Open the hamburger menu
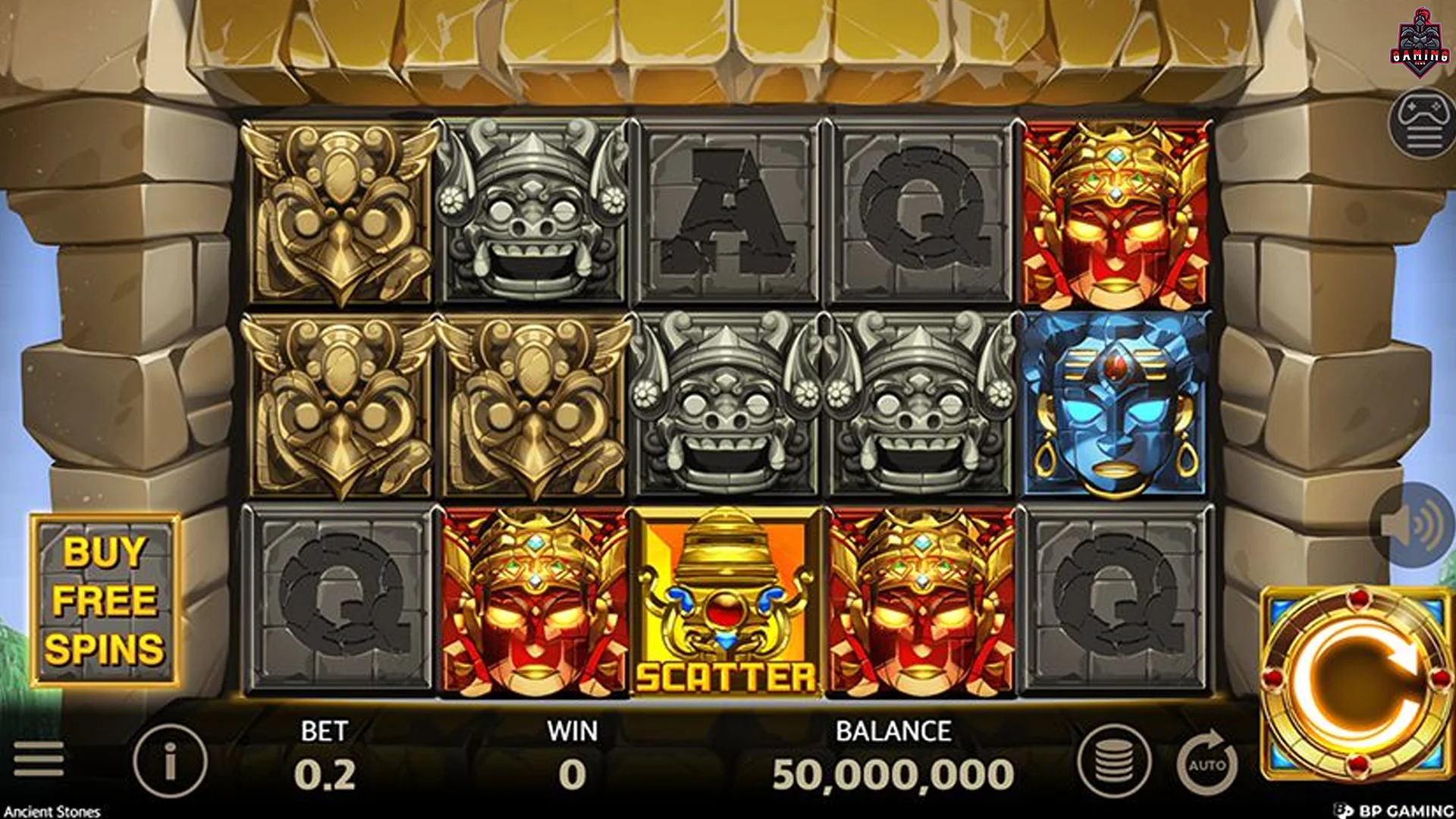This screenshot has height=819, width=1456. pos(38,759)
